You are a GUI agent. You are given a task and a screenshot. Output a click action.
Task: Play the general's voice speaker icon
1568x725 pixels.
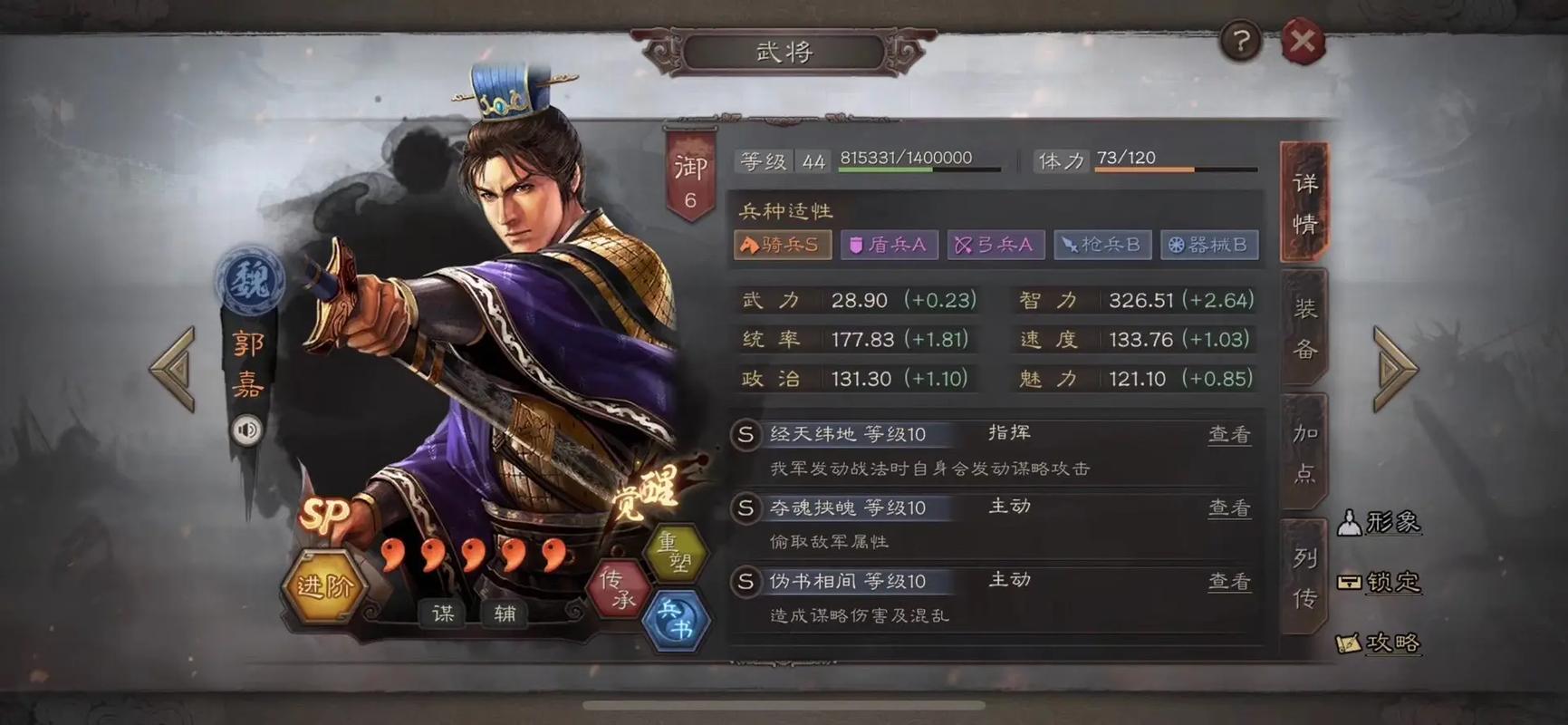[246, 429]
